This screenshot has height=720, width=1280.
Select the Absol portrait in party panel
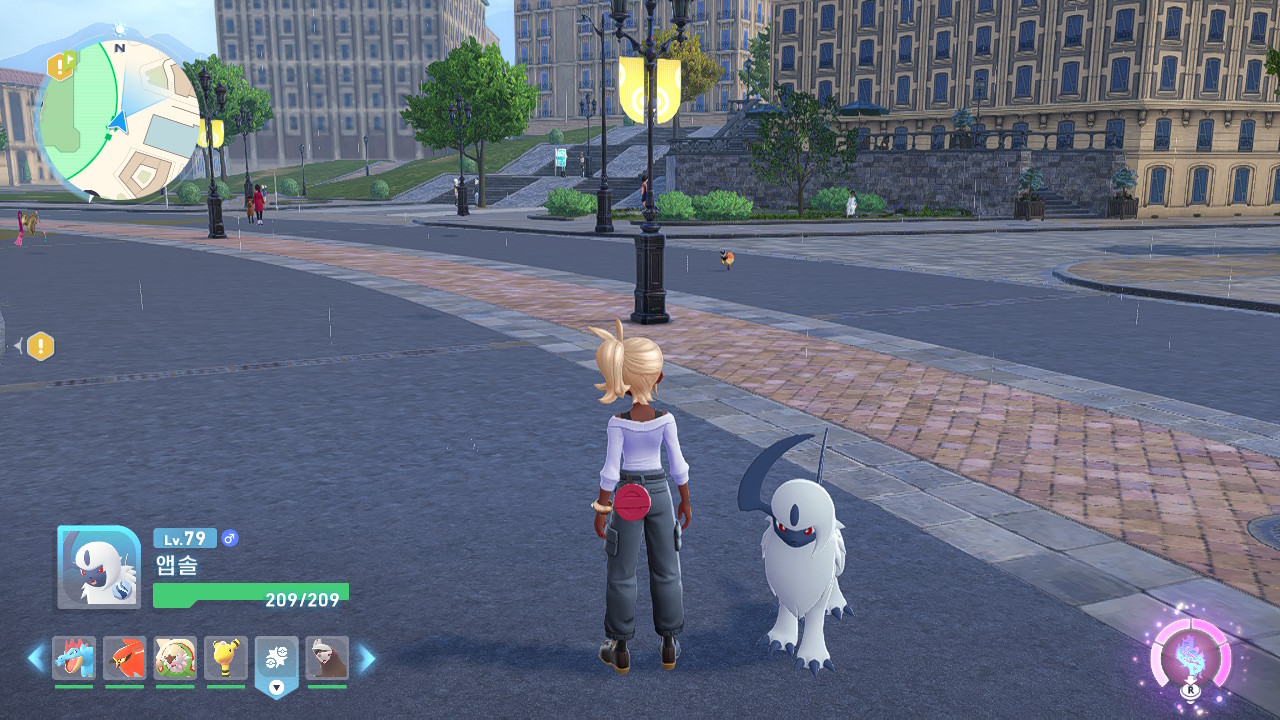tap(99, 567)
